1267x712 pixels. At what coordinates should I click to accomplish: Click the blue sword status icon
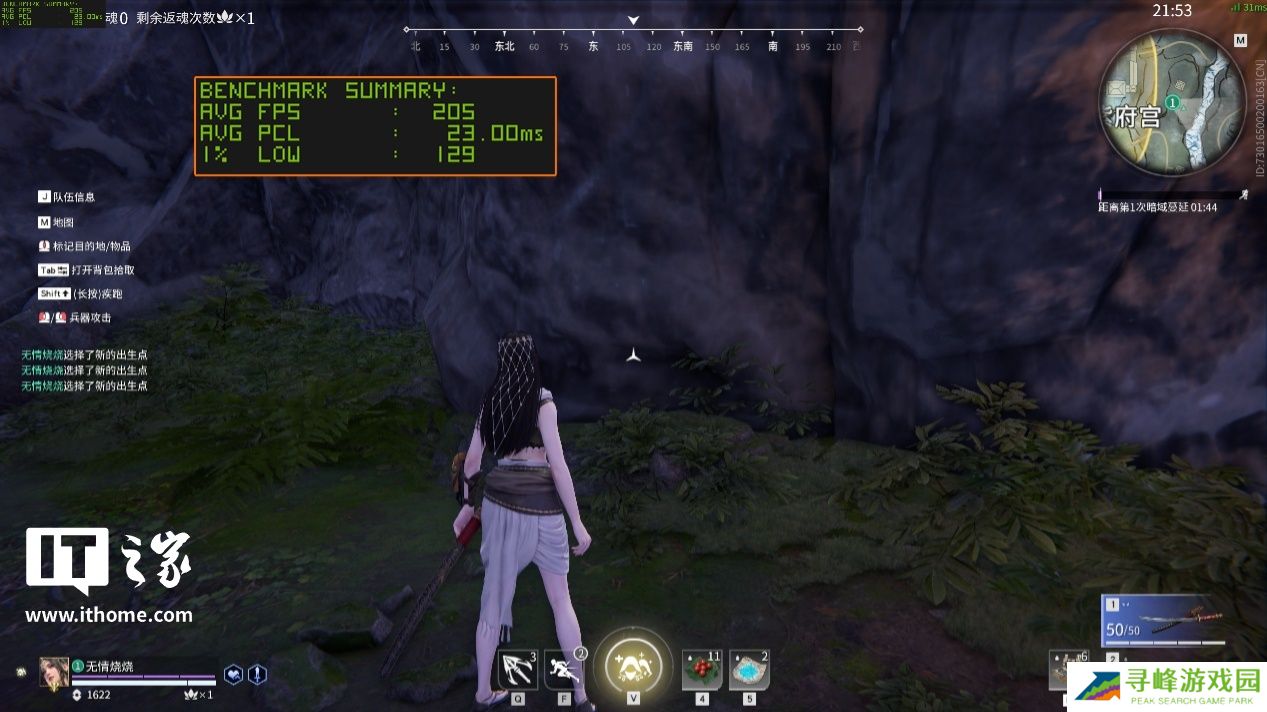(257, 675)
